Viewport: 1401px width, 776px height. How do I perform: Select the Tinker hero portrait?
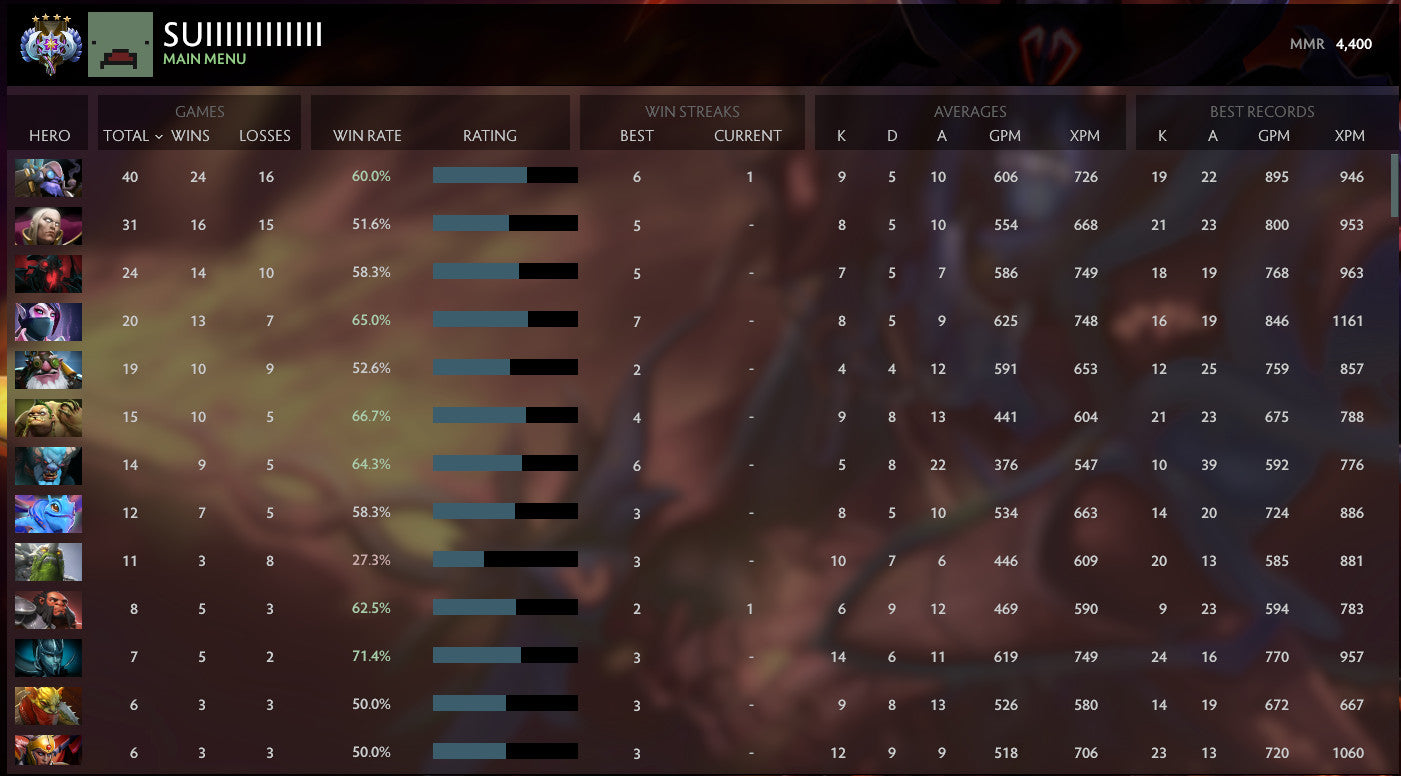[48, 177]
